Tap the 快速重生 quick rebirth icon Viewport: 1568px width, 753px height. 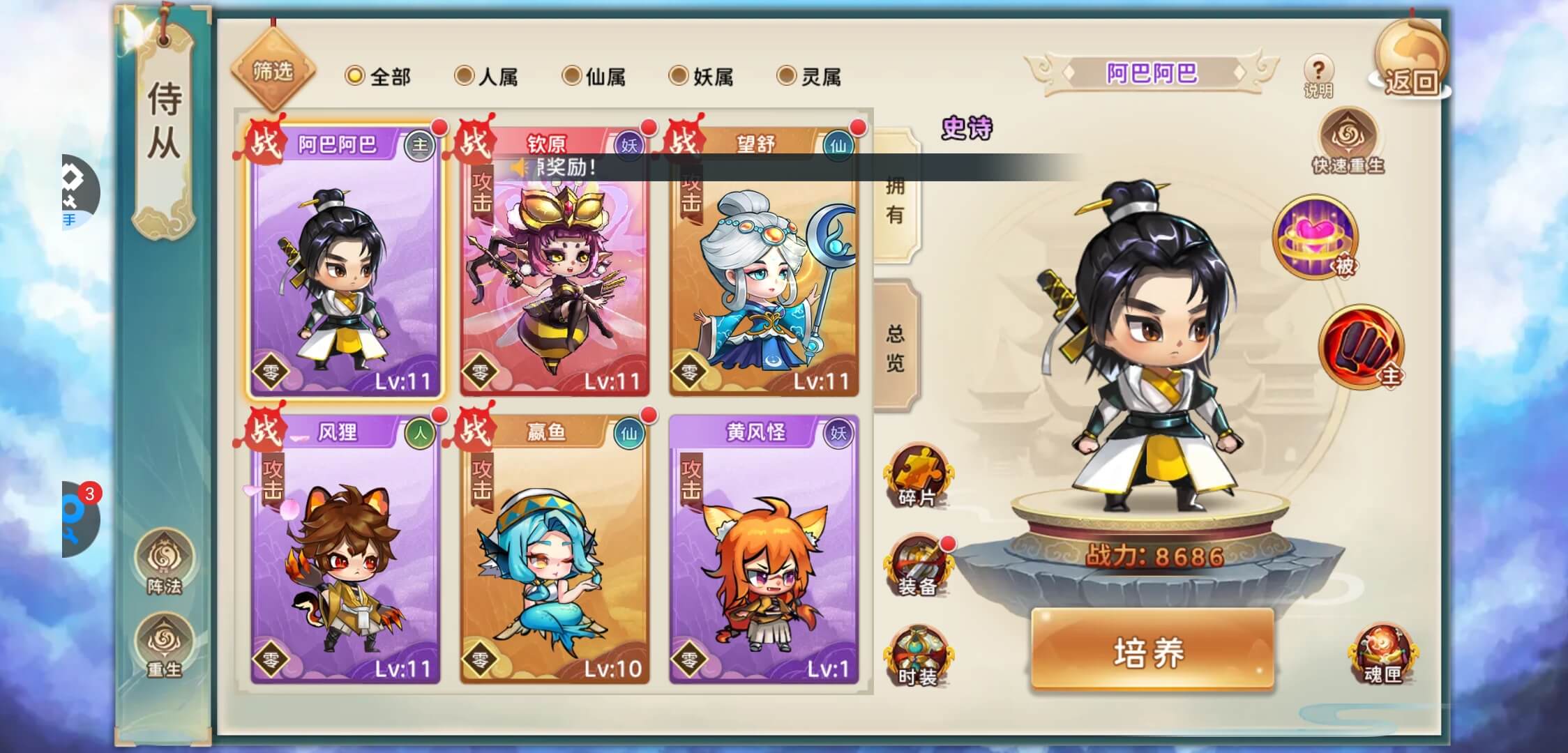(x=1348, y=142)
